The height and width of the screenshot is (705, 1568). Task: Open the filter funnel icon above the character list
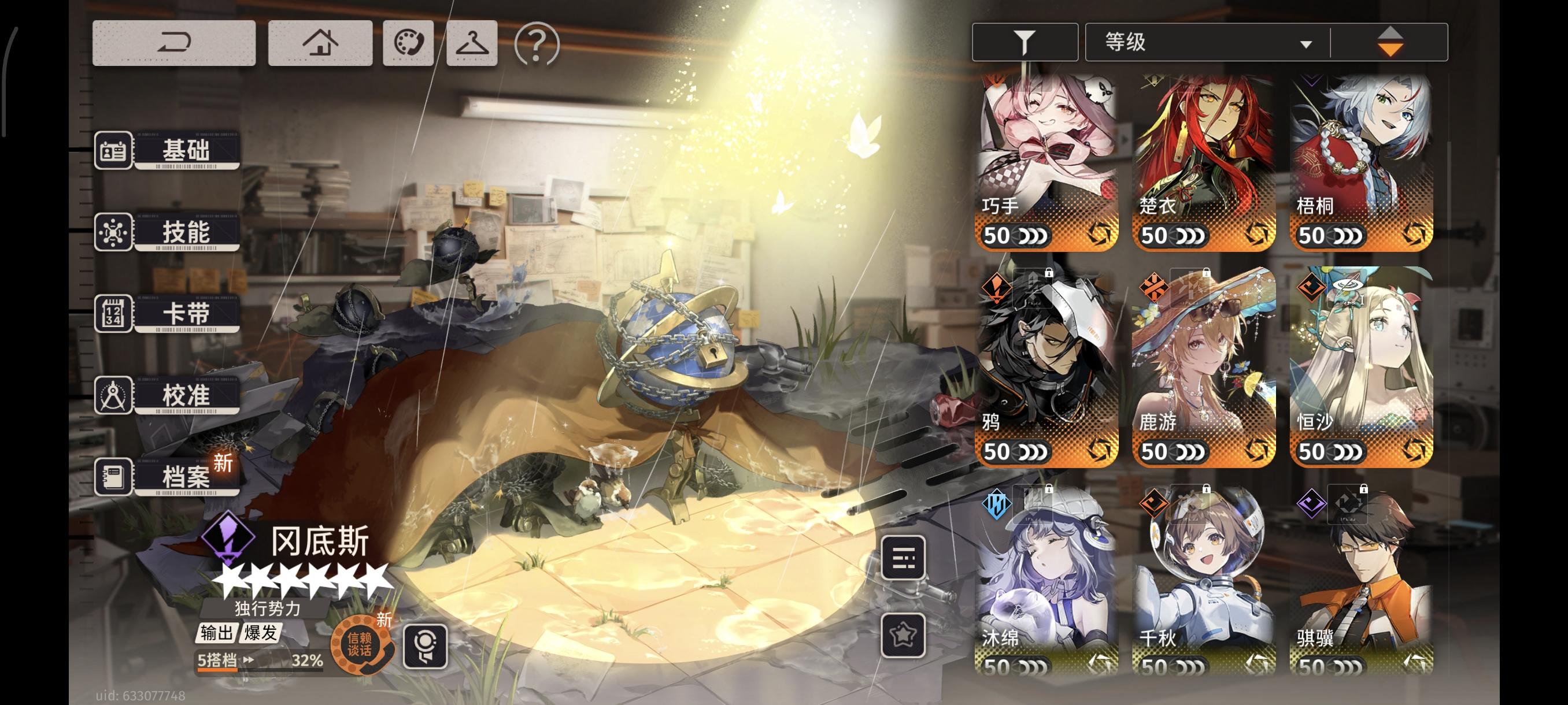pyautogui.click(x=1024, y=41)
